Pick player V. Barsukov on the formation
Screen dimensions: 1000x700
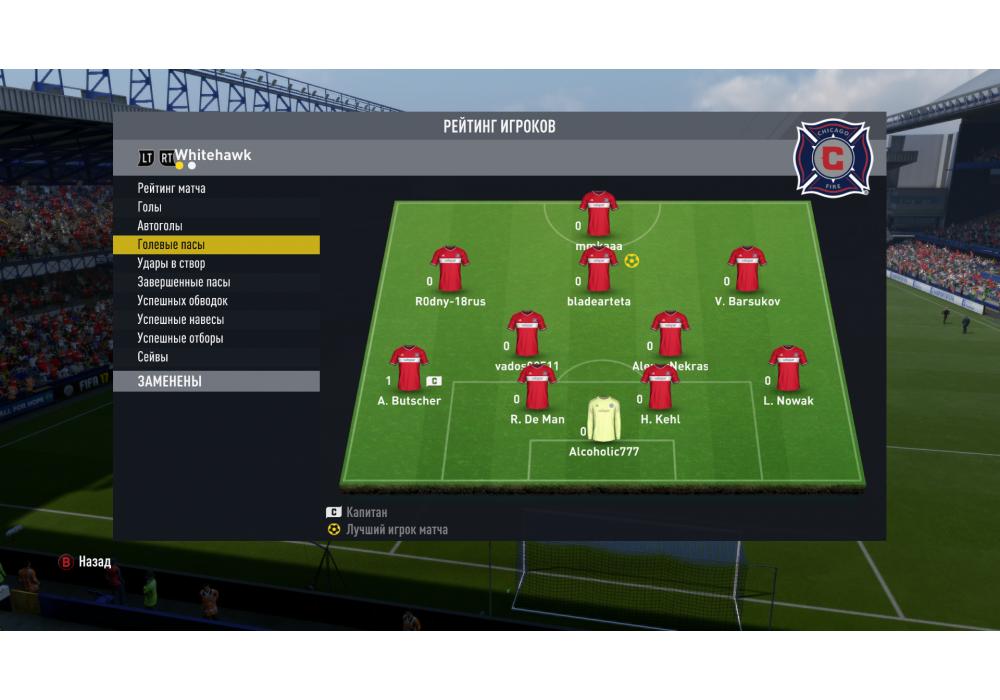pos(747,269)
